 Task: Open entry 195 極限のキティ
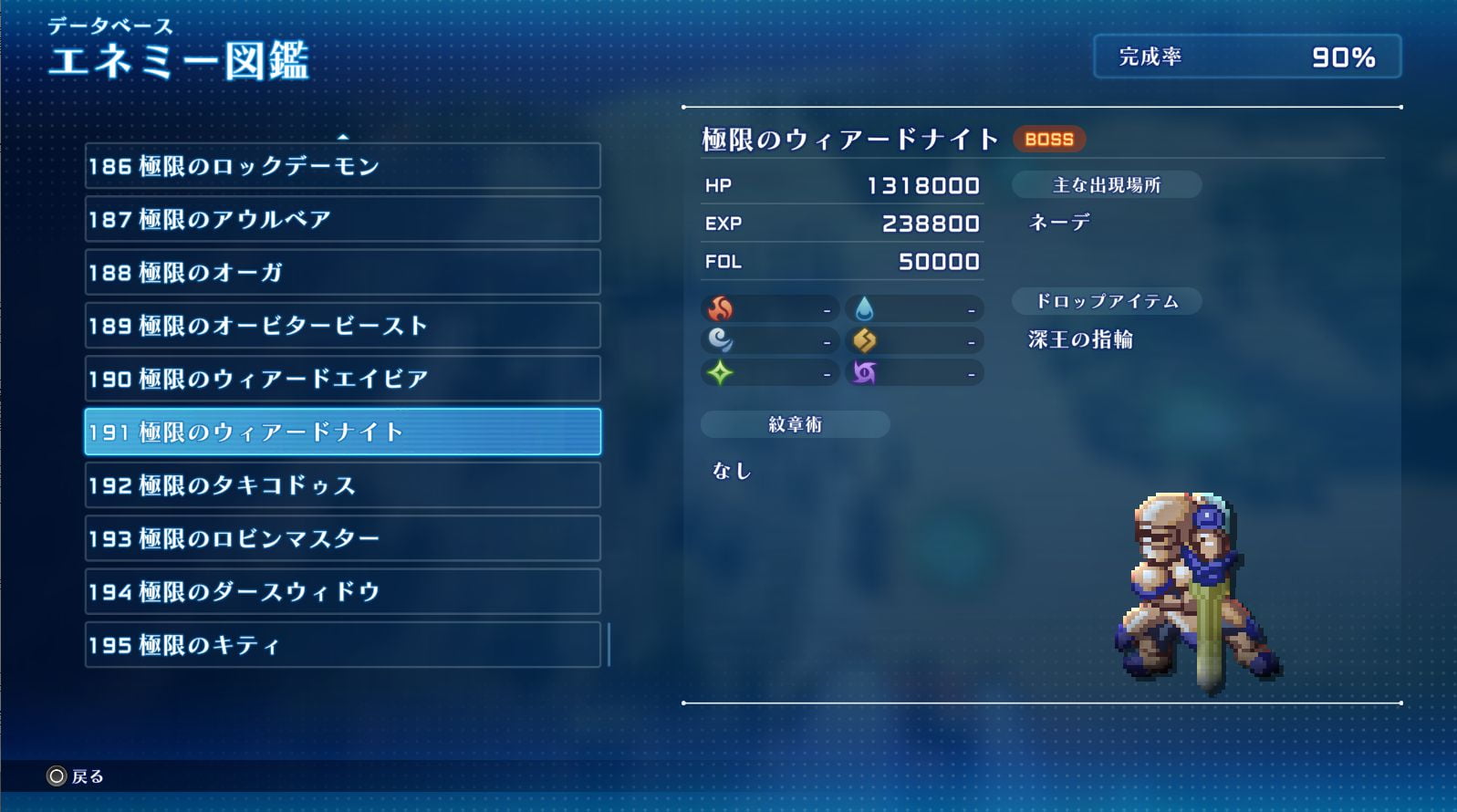(x=342, y=645)
